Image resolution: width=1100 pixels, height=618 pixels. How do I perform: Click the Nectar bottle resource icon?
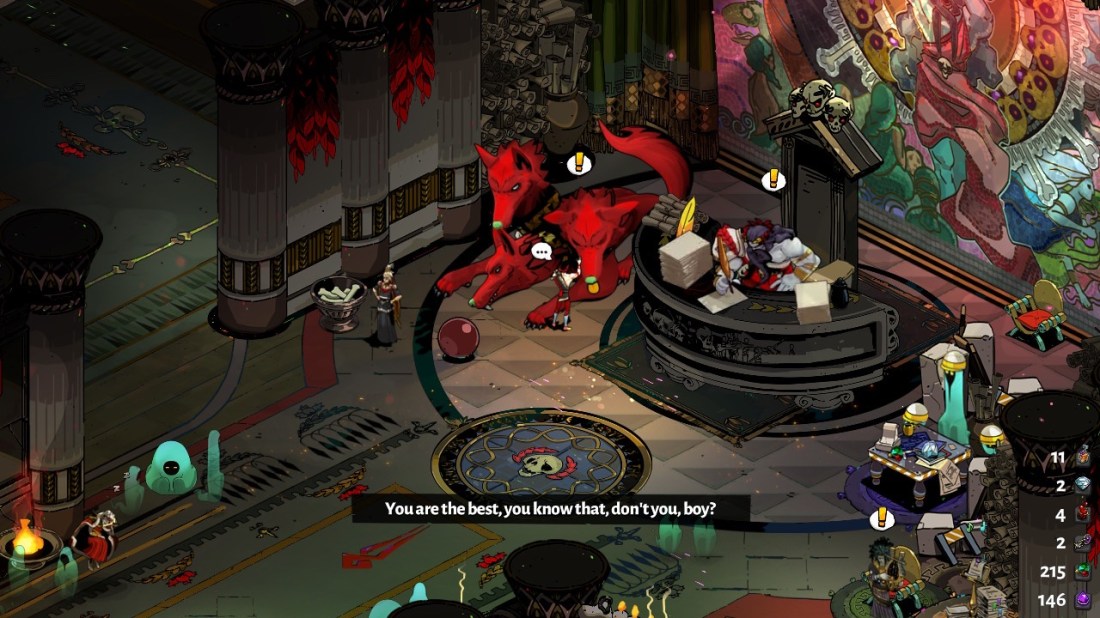click(1085, 458)
